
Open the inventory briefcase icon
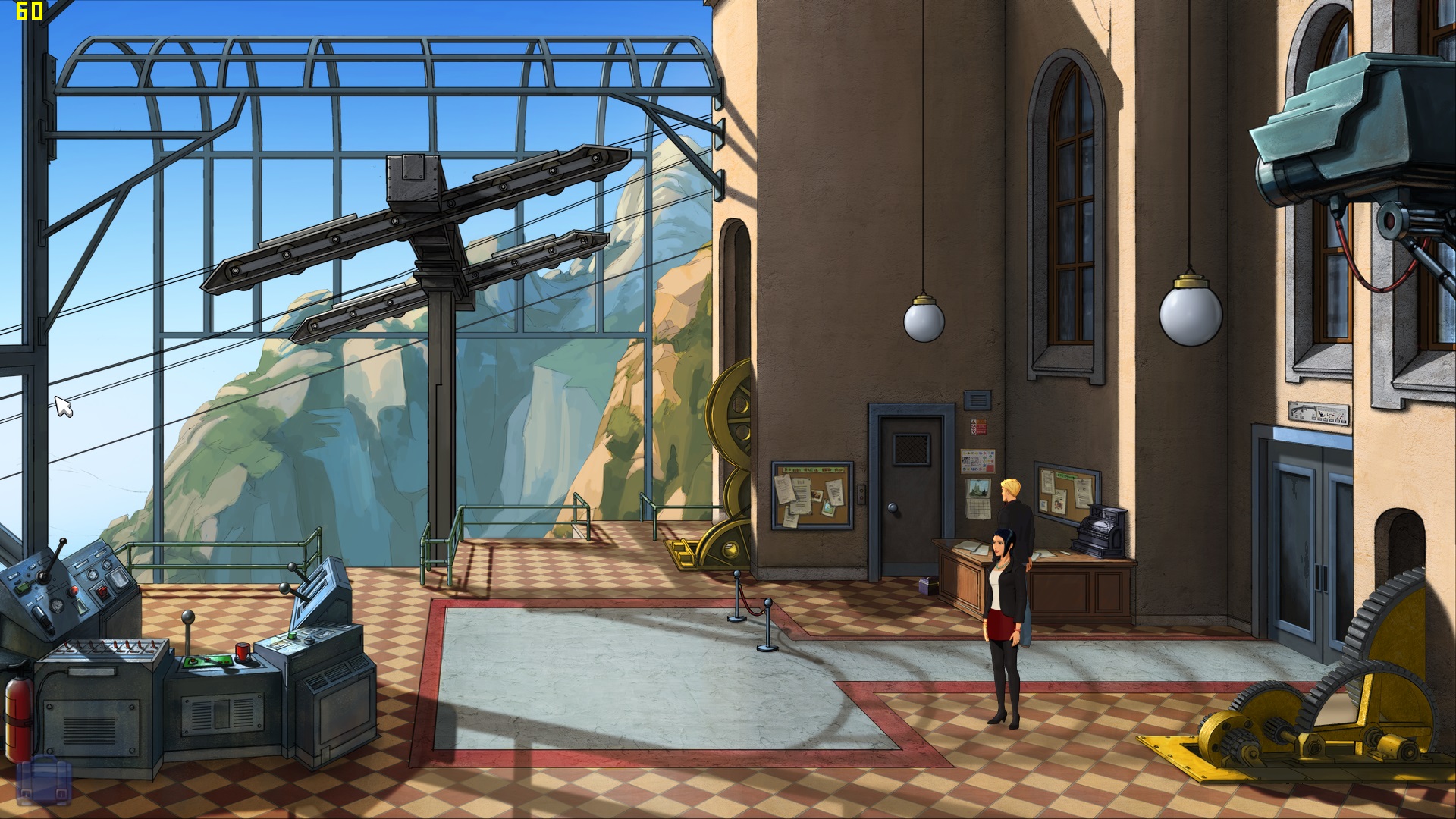click(x=43, y=782)
